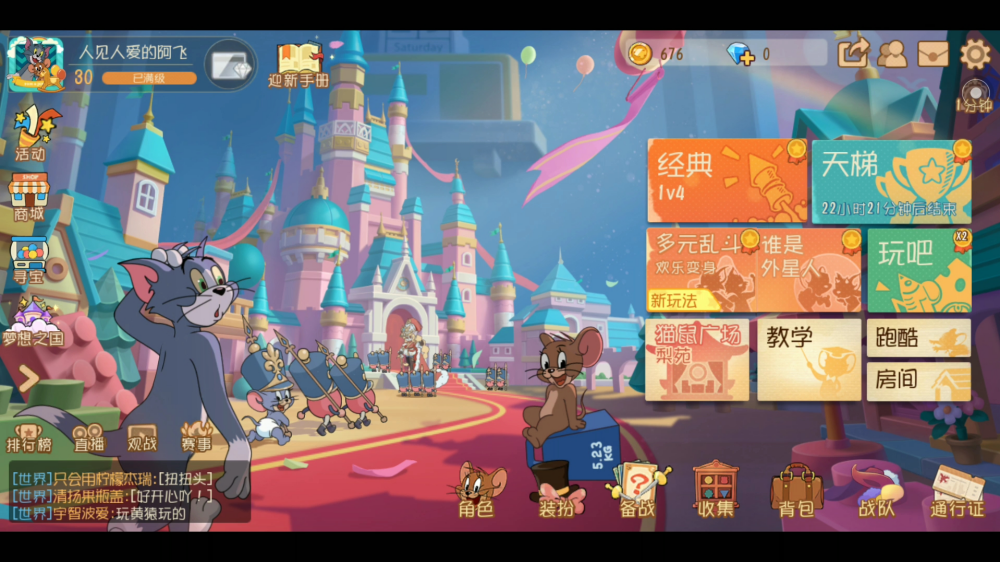
Task: Open the mail envelope icon
Action: [933, 53]
